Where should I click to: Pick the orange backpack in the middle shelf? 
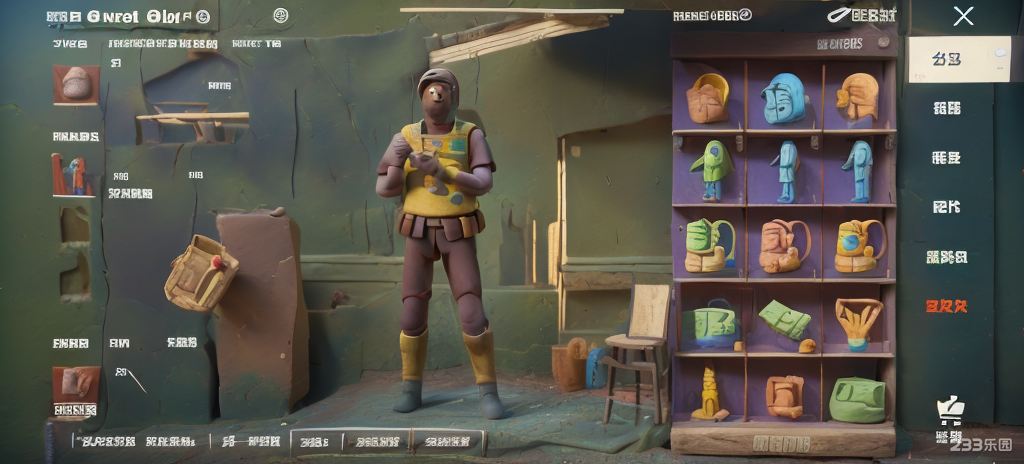783,245
